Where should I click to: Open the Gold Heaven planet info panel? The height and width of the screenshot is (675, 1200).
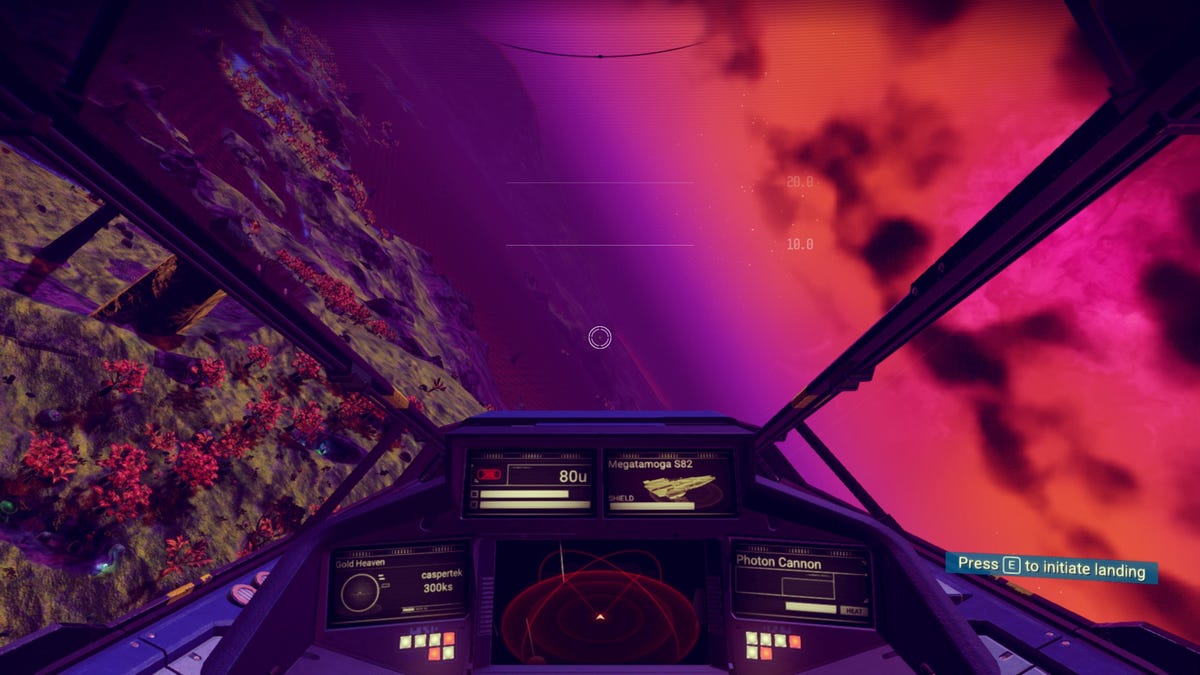click(398, 585)
